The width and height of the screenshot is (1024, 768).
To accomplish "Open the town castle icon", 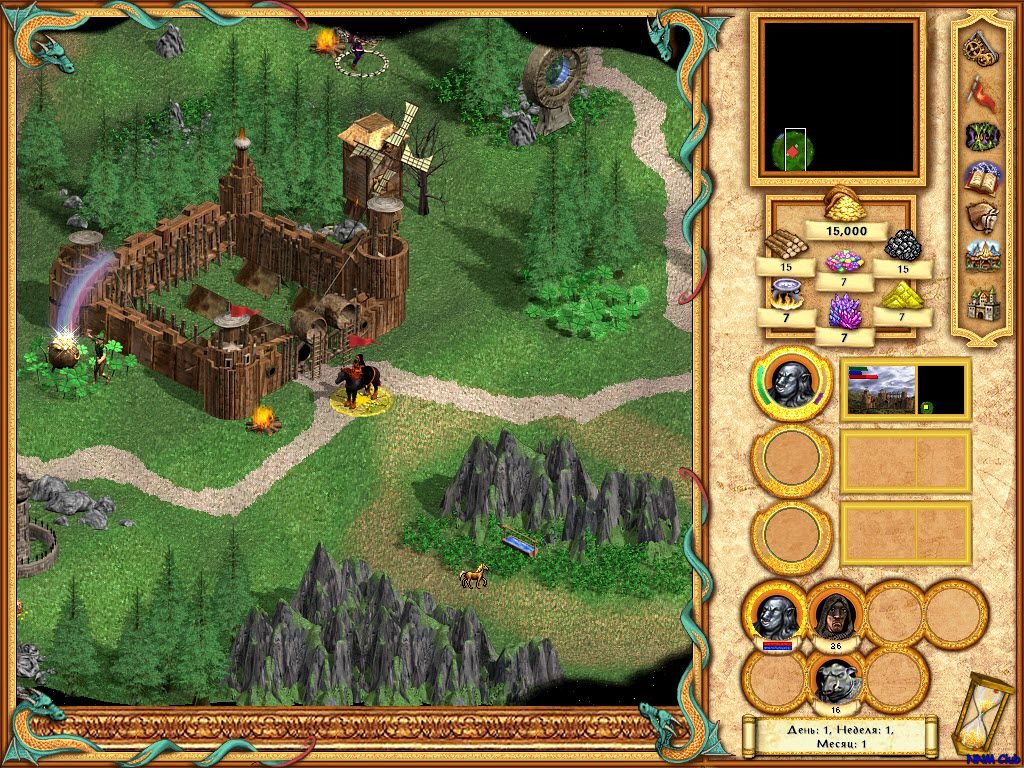I will pyautogui.click(x=981, y=301).
